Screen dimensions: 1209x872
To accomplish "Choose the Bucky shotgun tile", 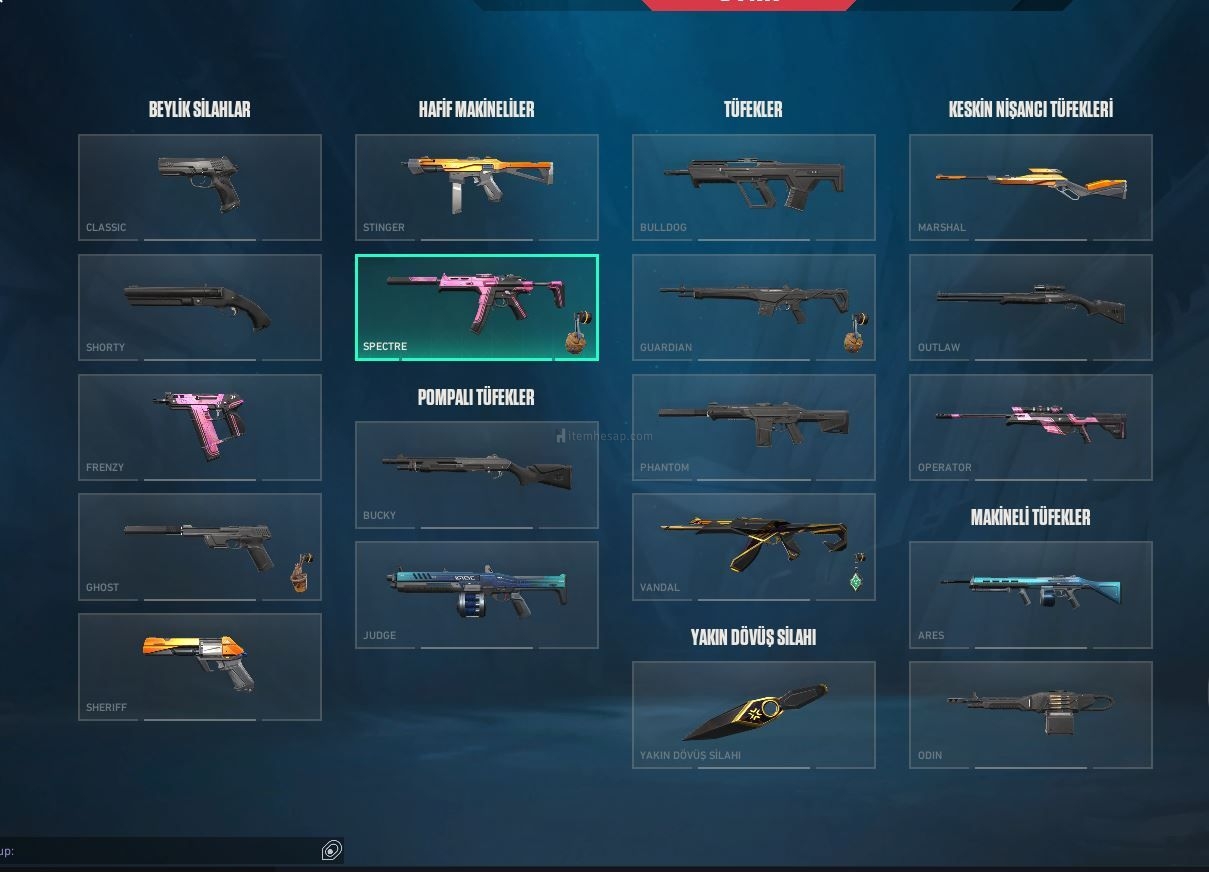I will click(x=477, y=474).
